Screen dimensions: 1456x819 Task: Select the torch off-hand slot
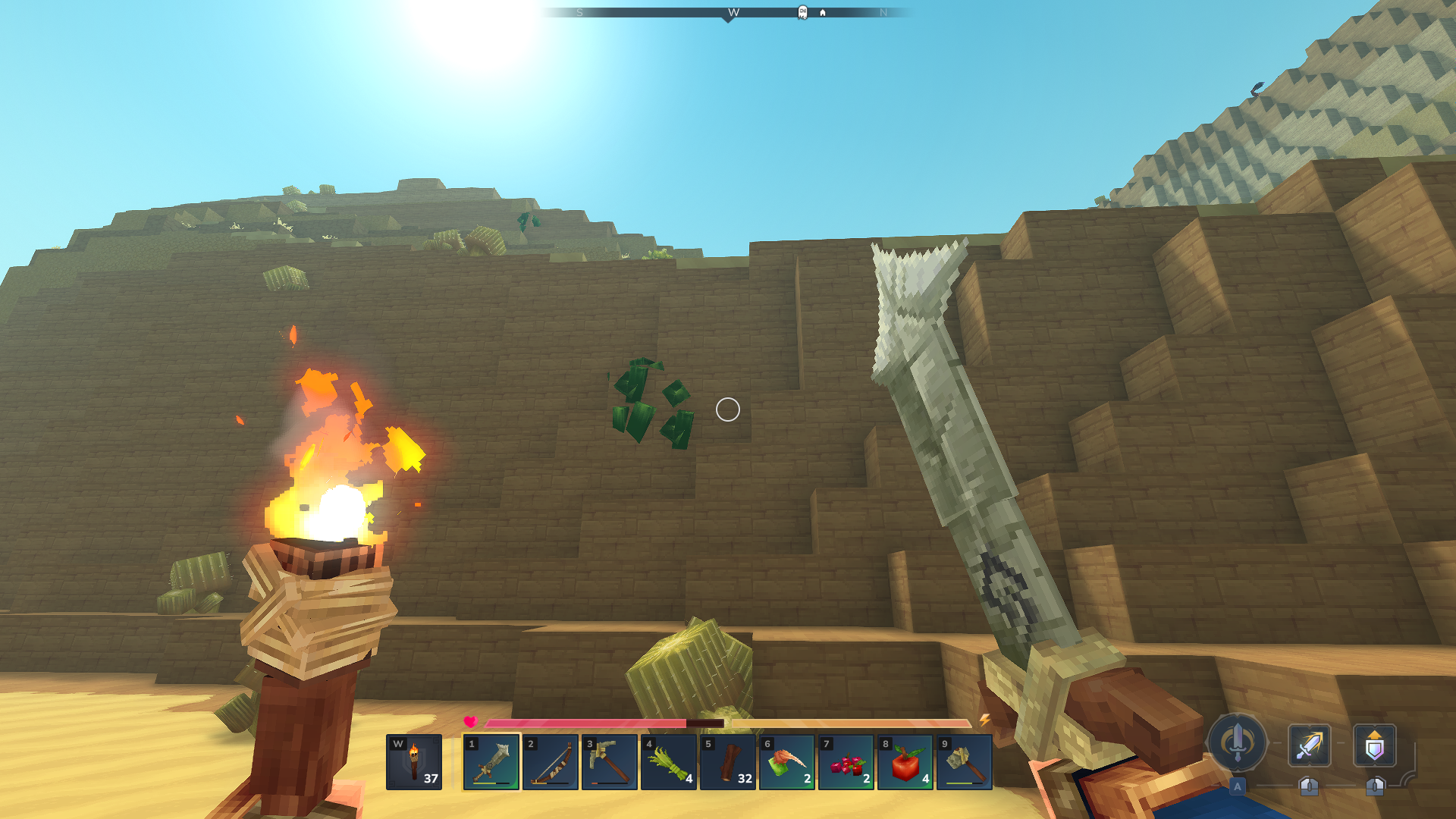(x=414, y=761)
